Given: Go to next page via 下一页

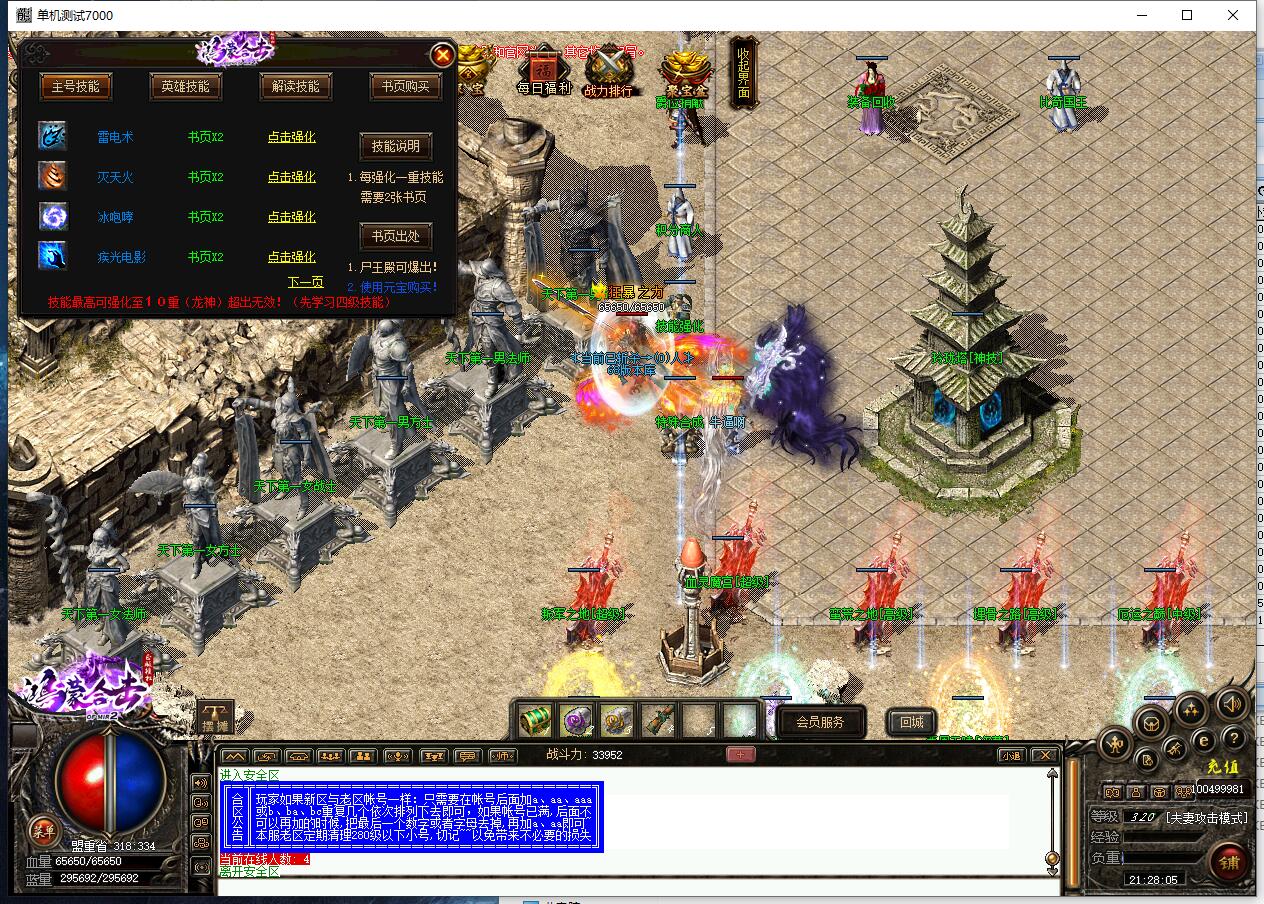Looking at the screenshot, I should pyautogui.click(x=305, y=282).
